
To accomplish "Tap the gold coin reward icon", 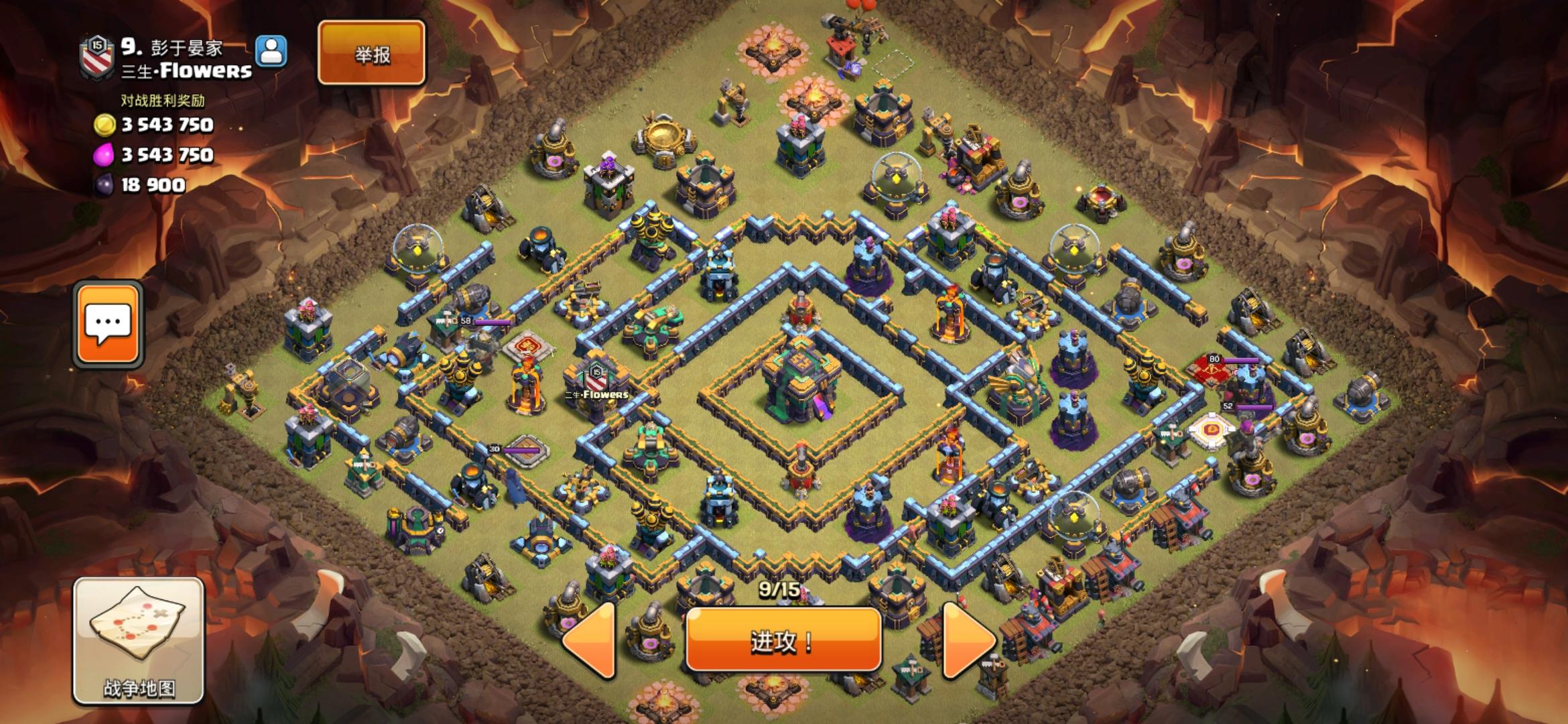I will (x=105, y=125).
